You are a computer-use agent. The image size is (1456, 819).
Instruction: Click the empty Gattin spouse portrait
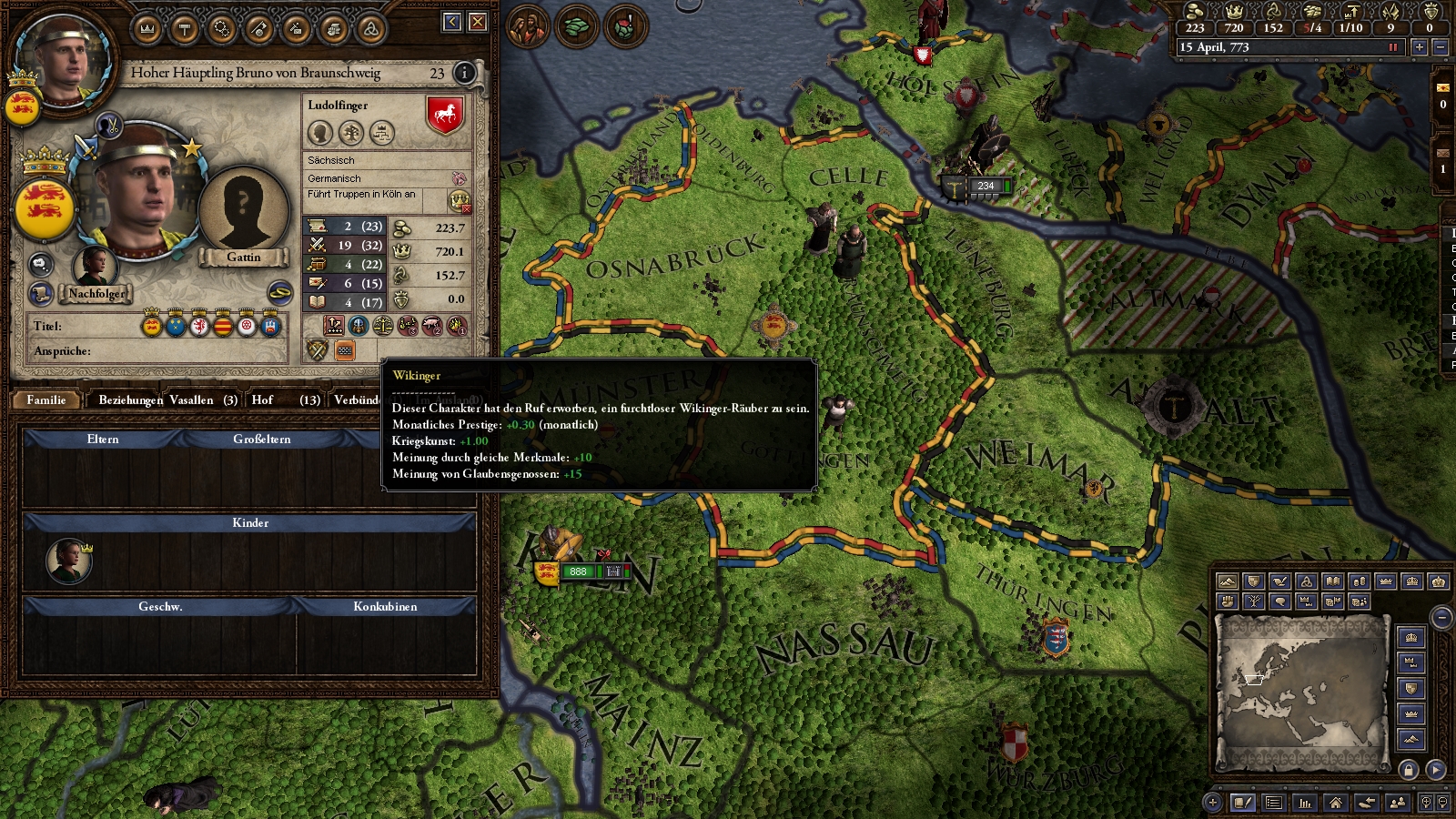(243, 211)
